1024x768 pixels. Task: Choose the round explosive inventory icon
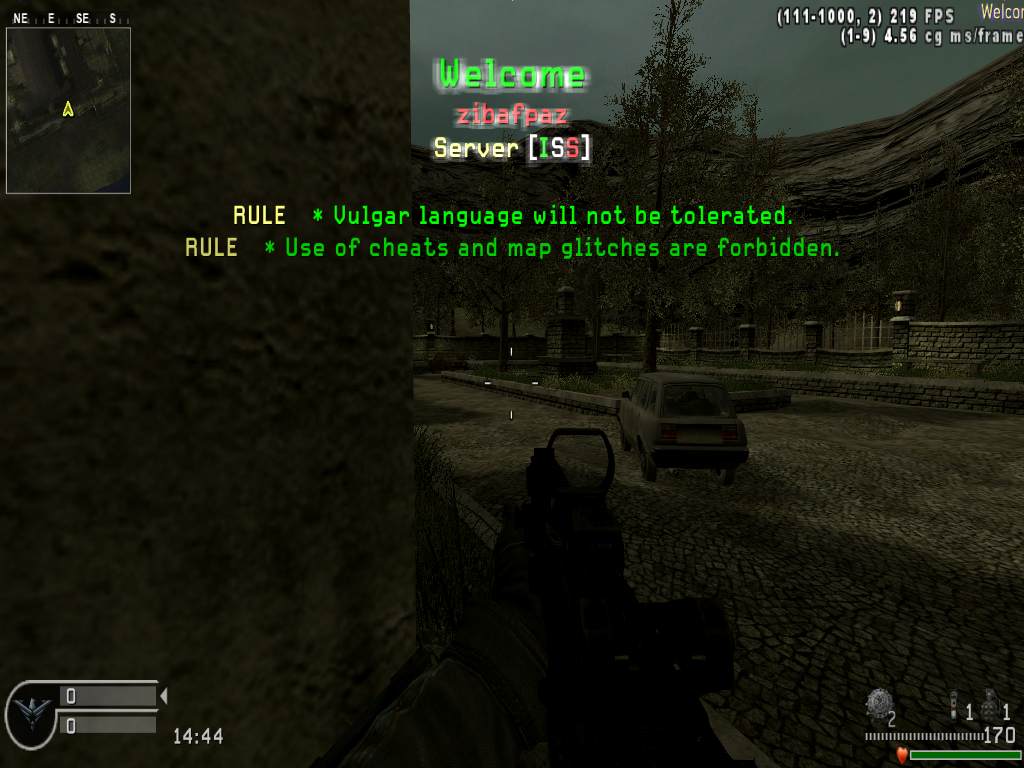pos(878,704)
